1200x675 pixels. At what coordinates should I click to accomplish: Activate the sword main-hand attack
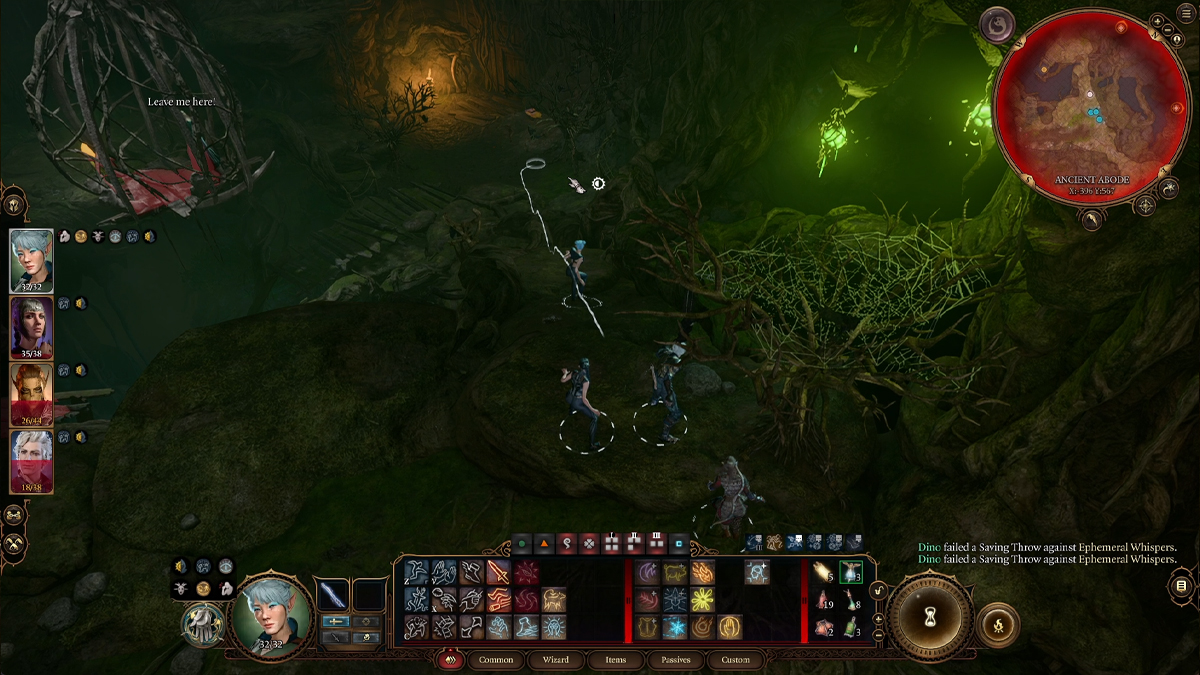(498, 573)
